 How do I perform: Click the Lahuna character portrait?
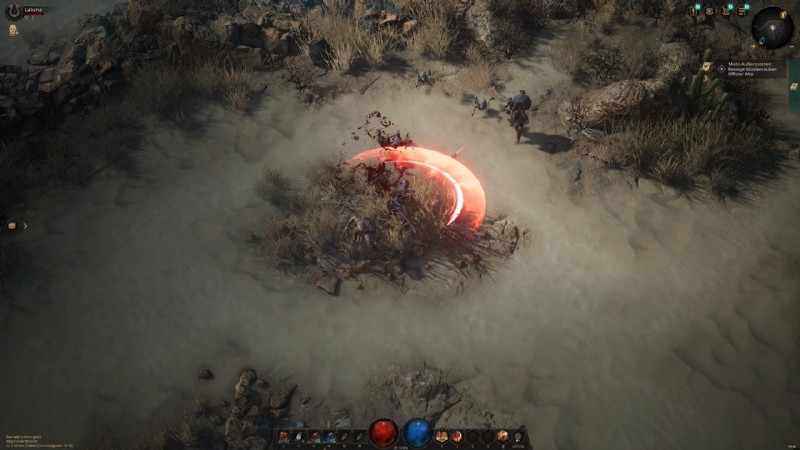12,11
